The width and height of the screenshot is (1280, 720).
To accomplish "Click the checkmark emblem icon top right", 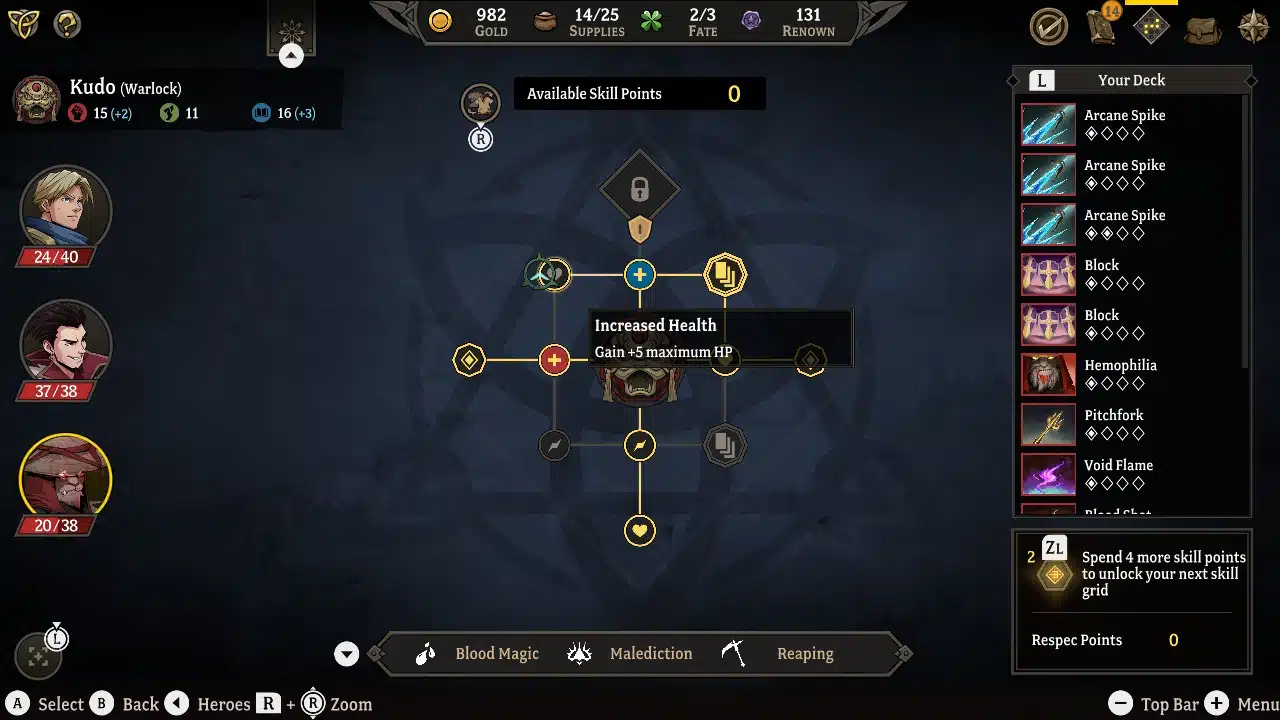I will pos(1048,27).
